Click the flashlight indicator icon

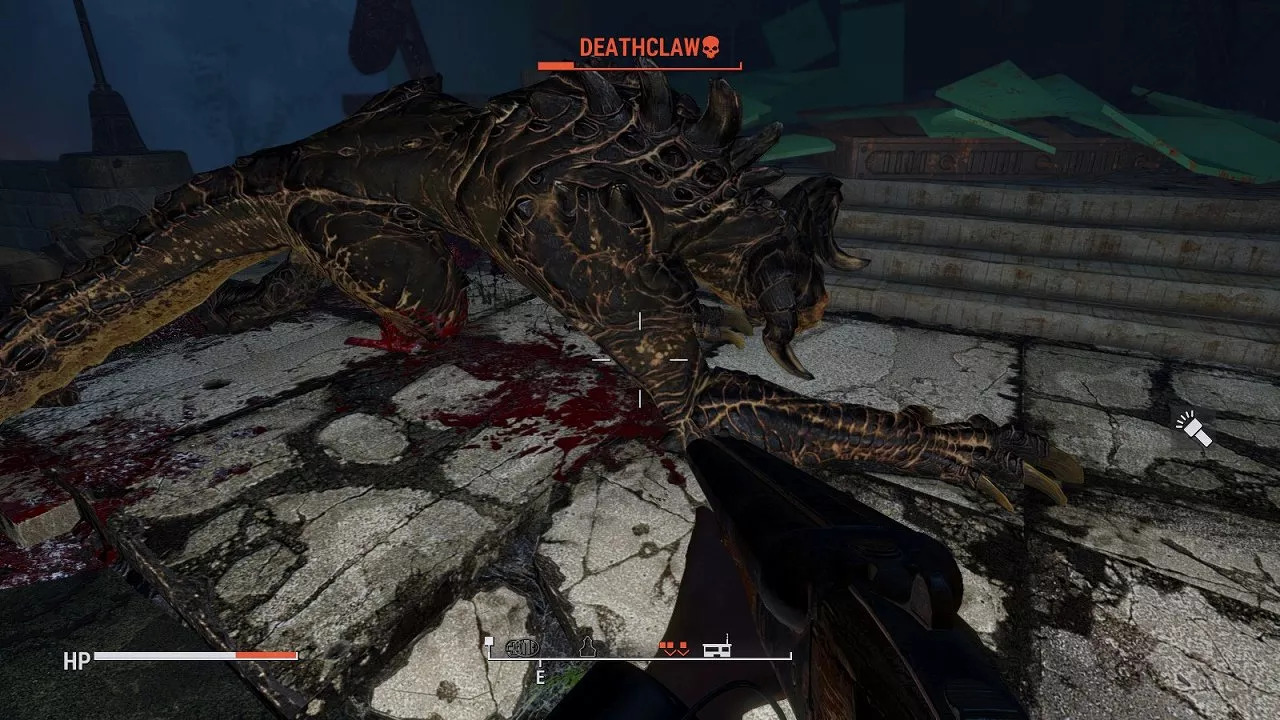1194,428
